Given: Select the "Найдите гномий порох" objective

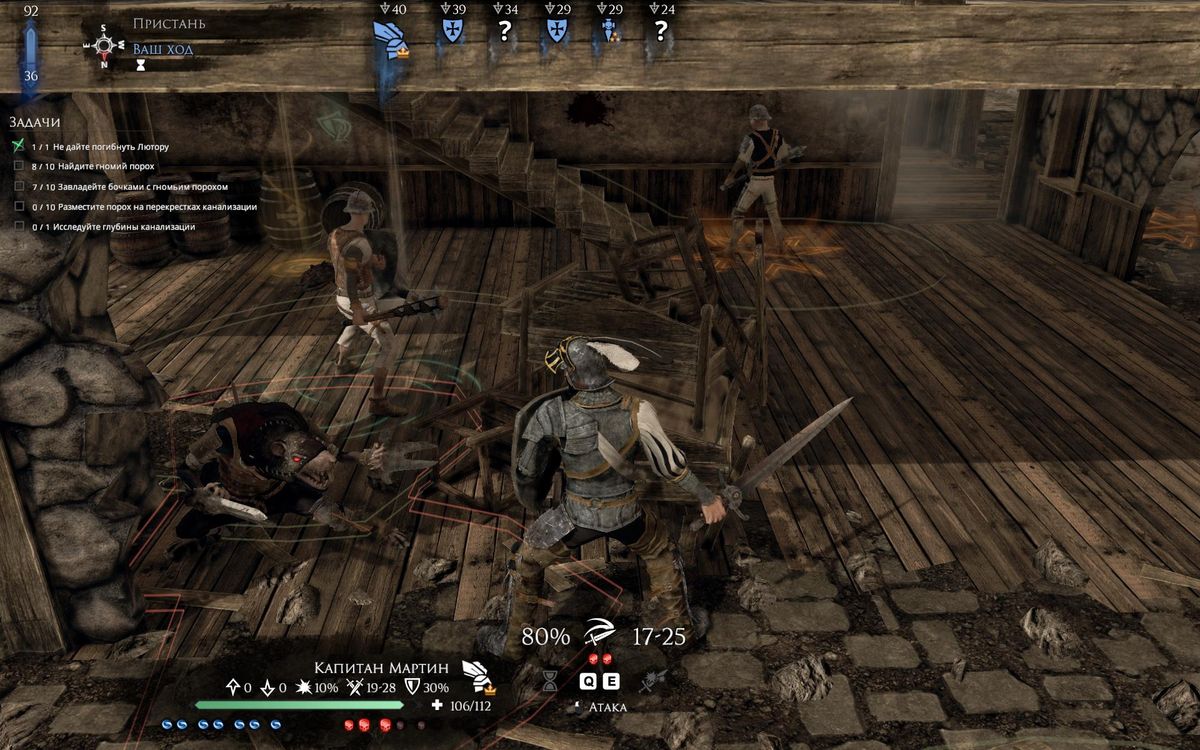Looking at the screenshot, I should click(105, 167).
